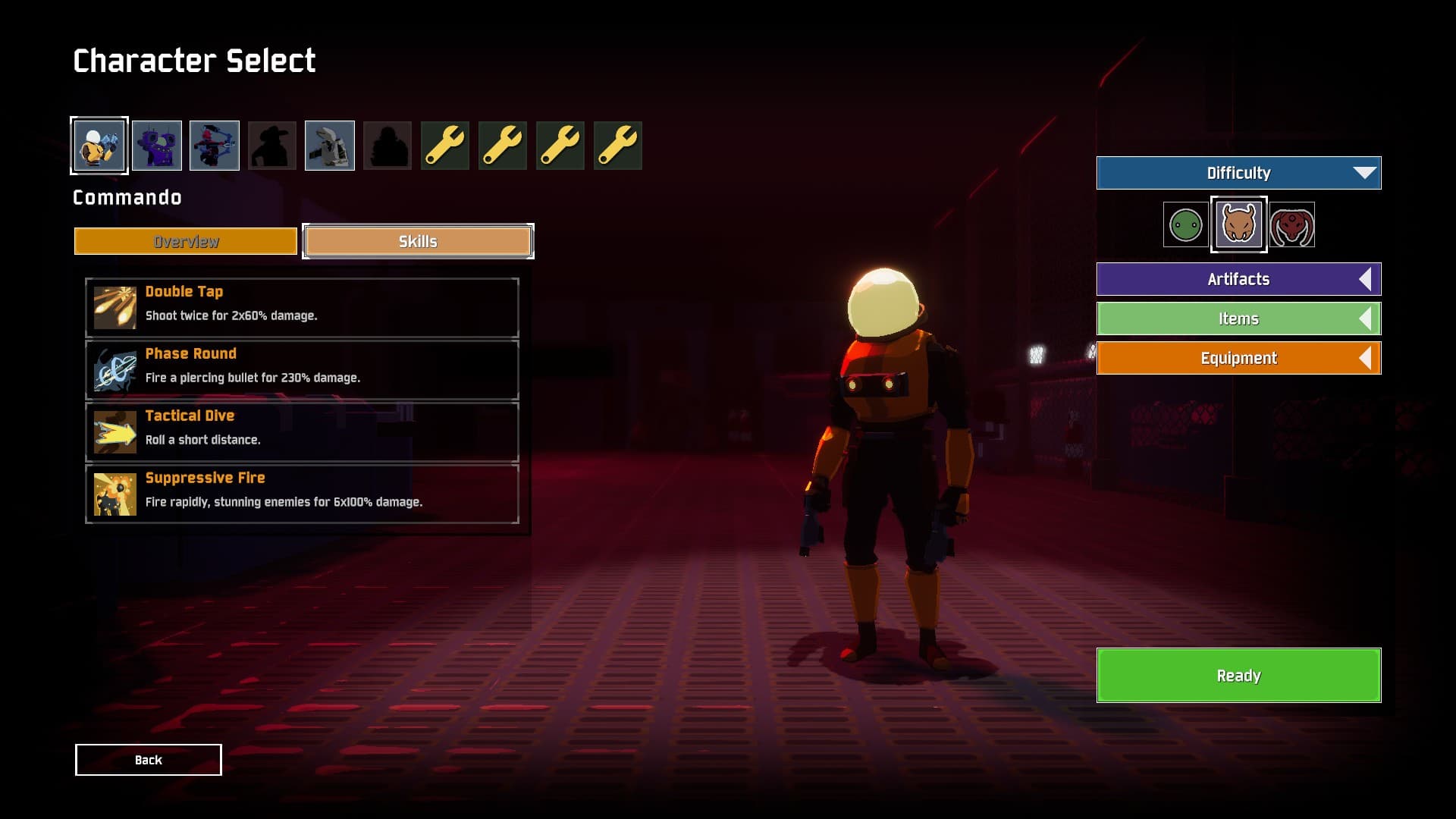Expand the Items section
This screenshot has width=1456, height=819.
click(x=1238, y=318)
